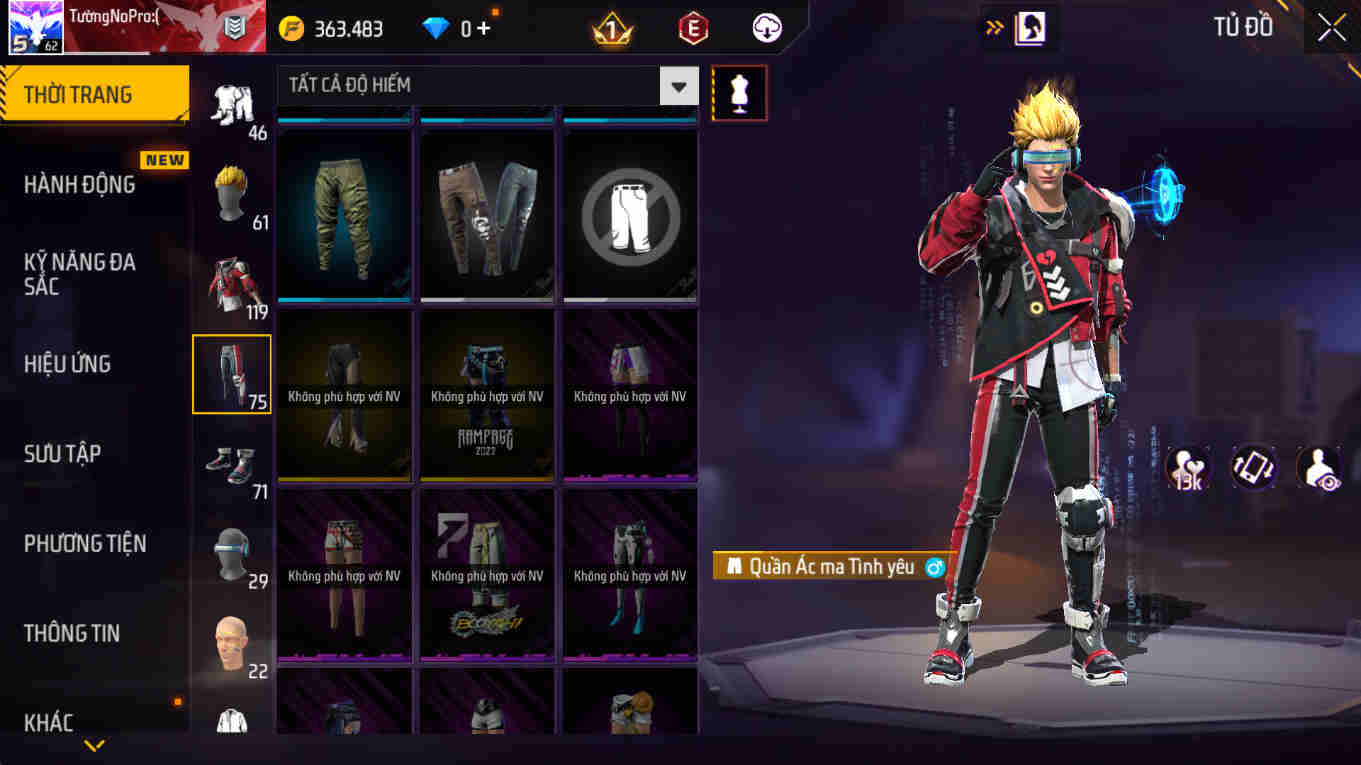The image size is (1361, 765).
Task: Open the character preview eye icon
Action: coord(1318,468)
